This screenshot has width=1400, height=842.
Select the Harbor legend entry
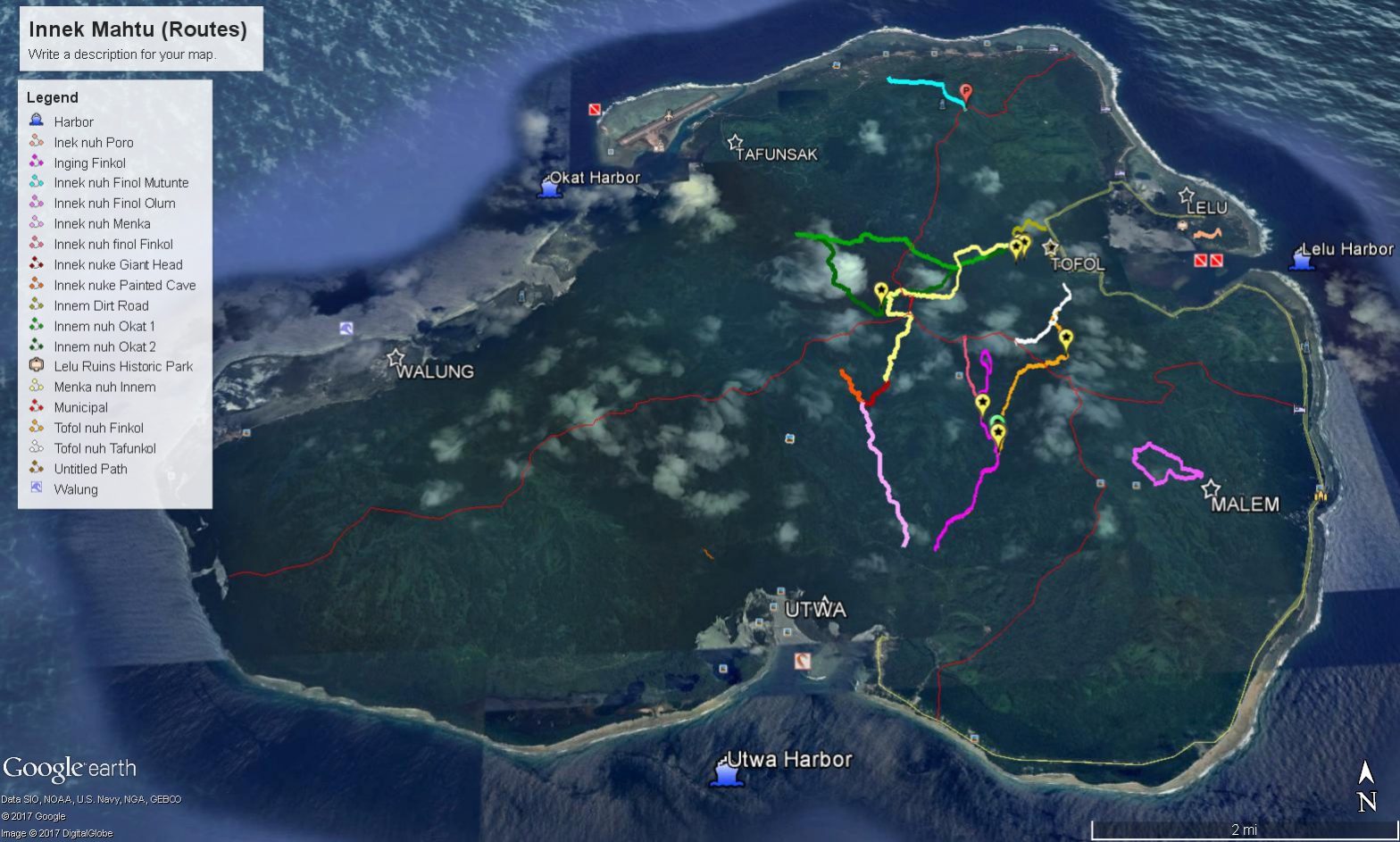coord(73,122)
